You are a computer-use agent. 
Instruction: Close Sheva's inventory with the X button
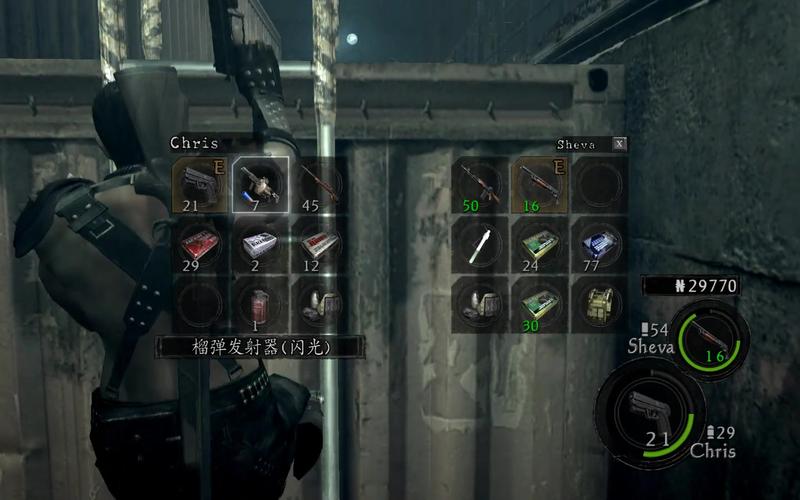coord(620,144)
